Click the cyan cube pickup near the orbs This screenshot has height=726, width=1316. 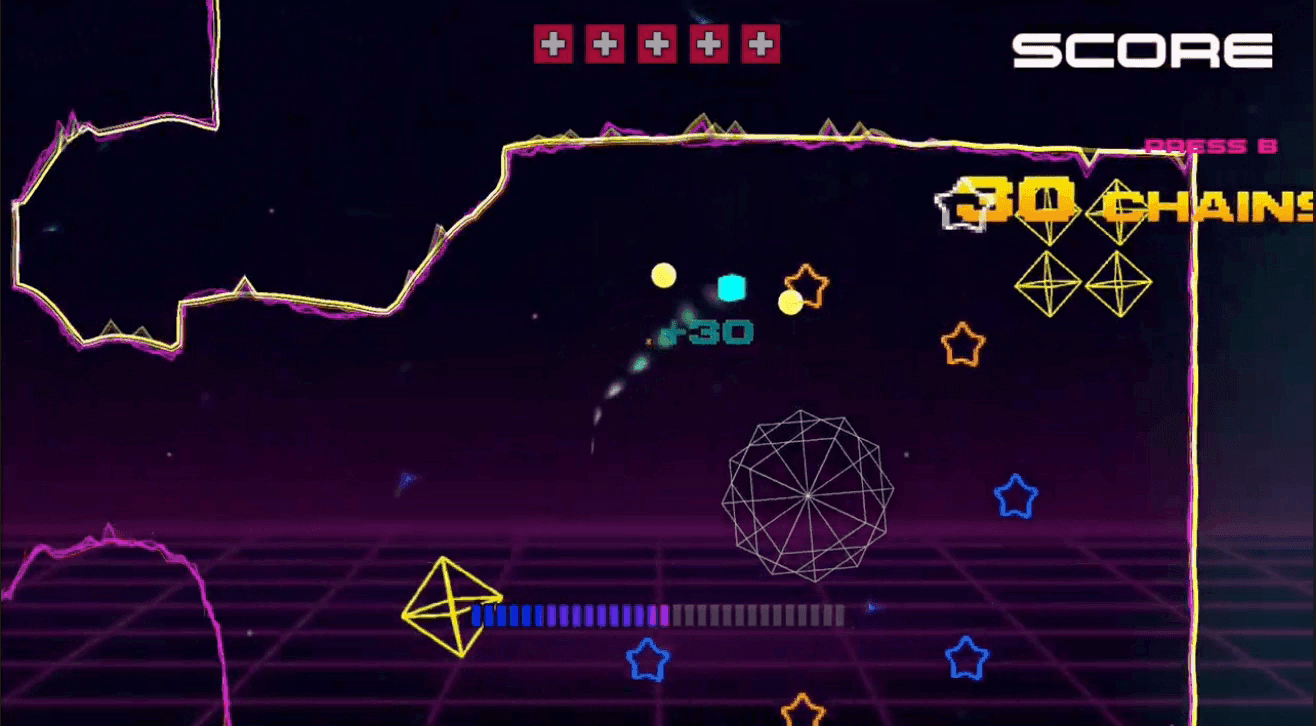click(731, 286)
